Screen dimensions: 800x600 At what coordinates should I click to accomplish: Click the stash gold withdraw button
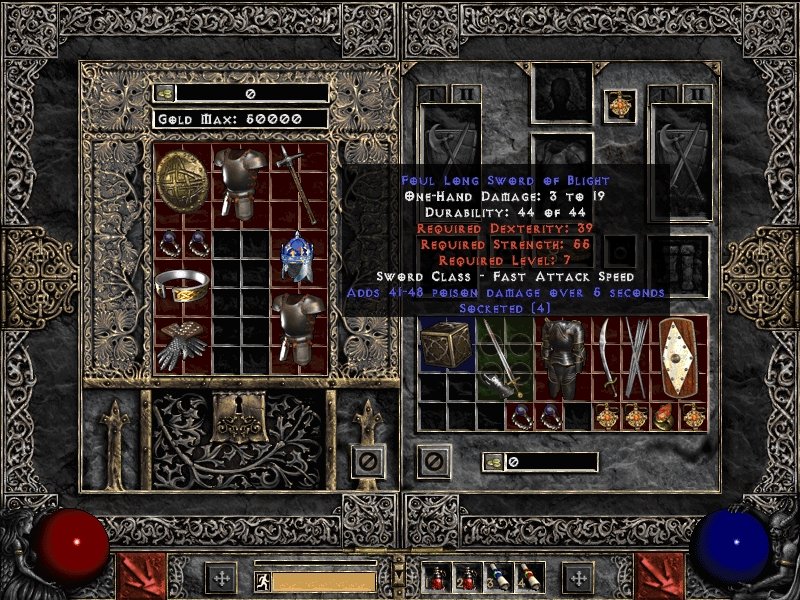pos(164,93)
